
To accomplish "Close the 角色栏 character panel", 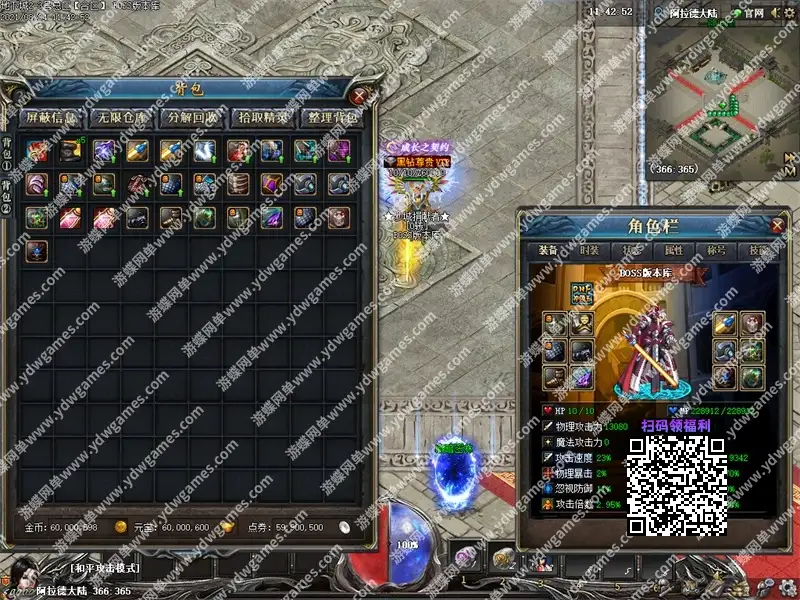I will 776,225.
